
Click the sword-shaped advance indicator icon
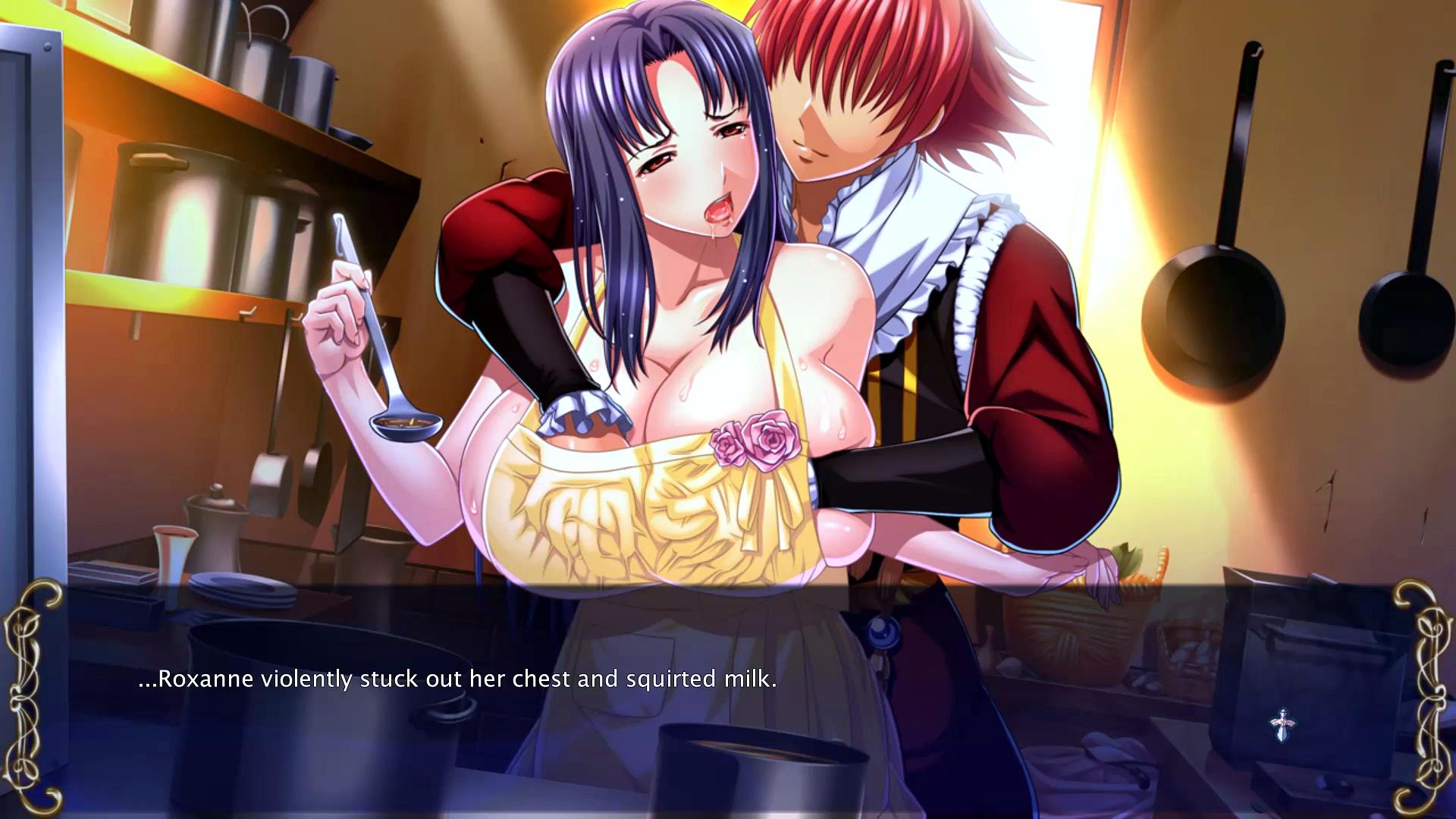pyautogui.click(x=1282, y=725)
